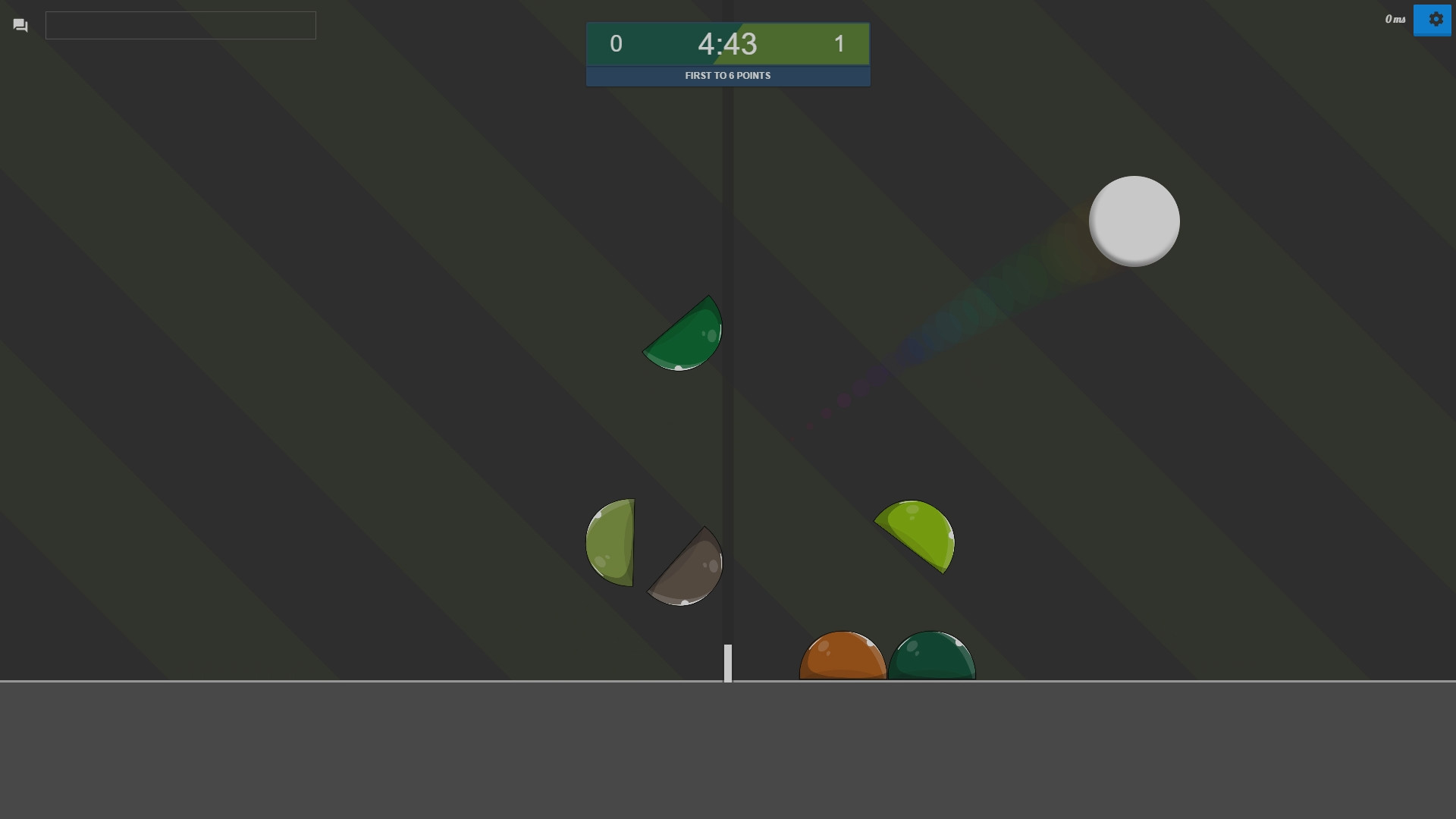Select the brown slime near the net

point(685,567)
